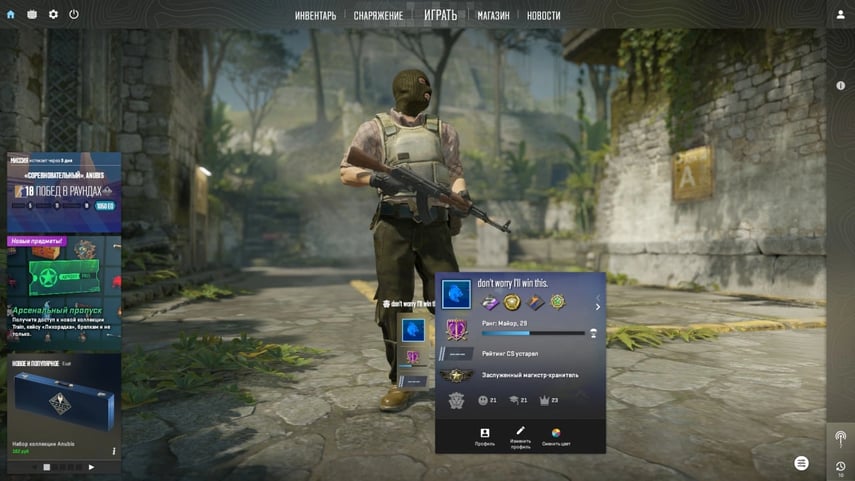Click the info circle on right sidebar
This screenshot has width=855, height=481.
point(840,86)
